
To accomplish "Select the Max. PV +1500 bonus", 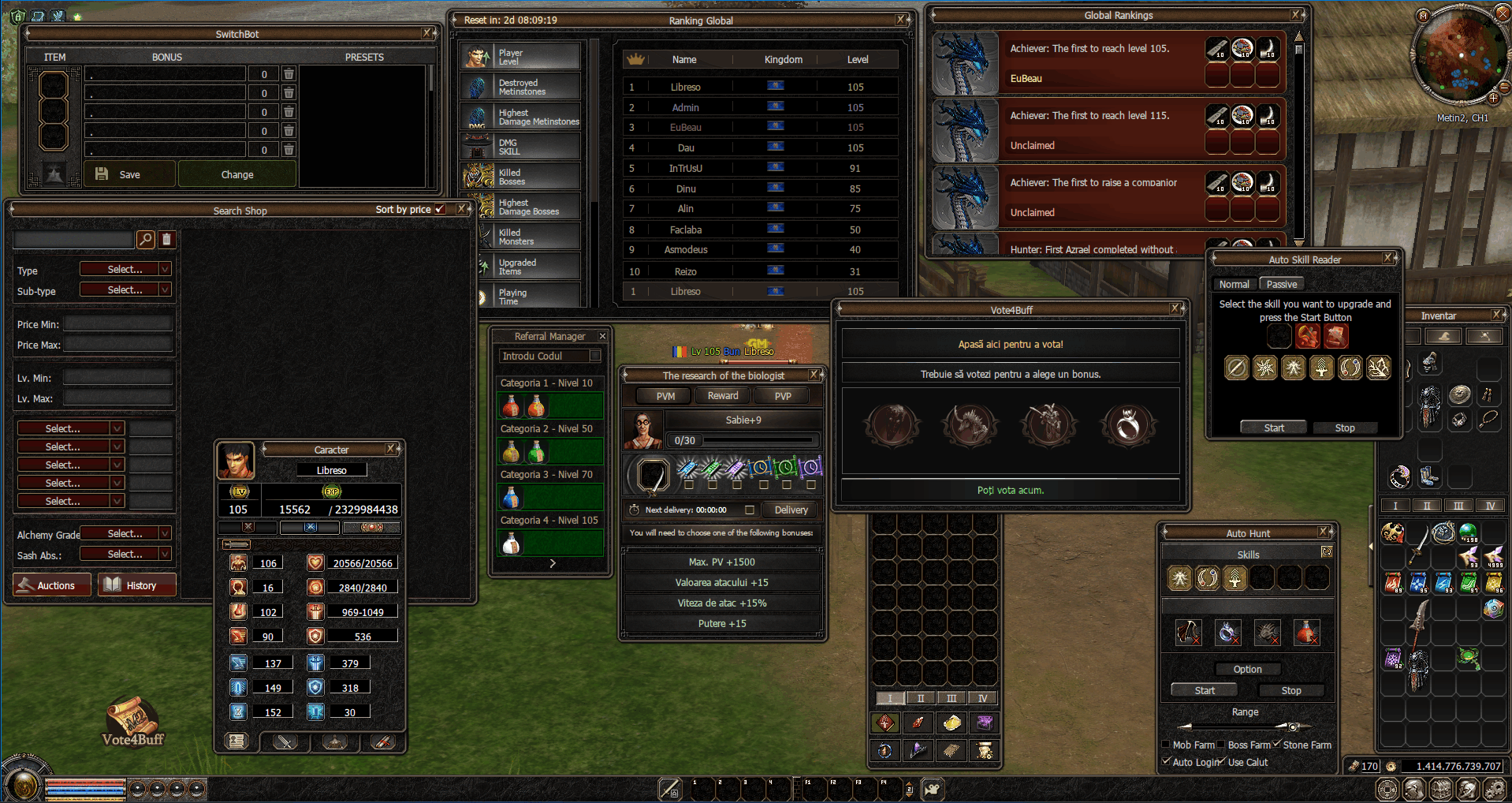I will (721, 562).
